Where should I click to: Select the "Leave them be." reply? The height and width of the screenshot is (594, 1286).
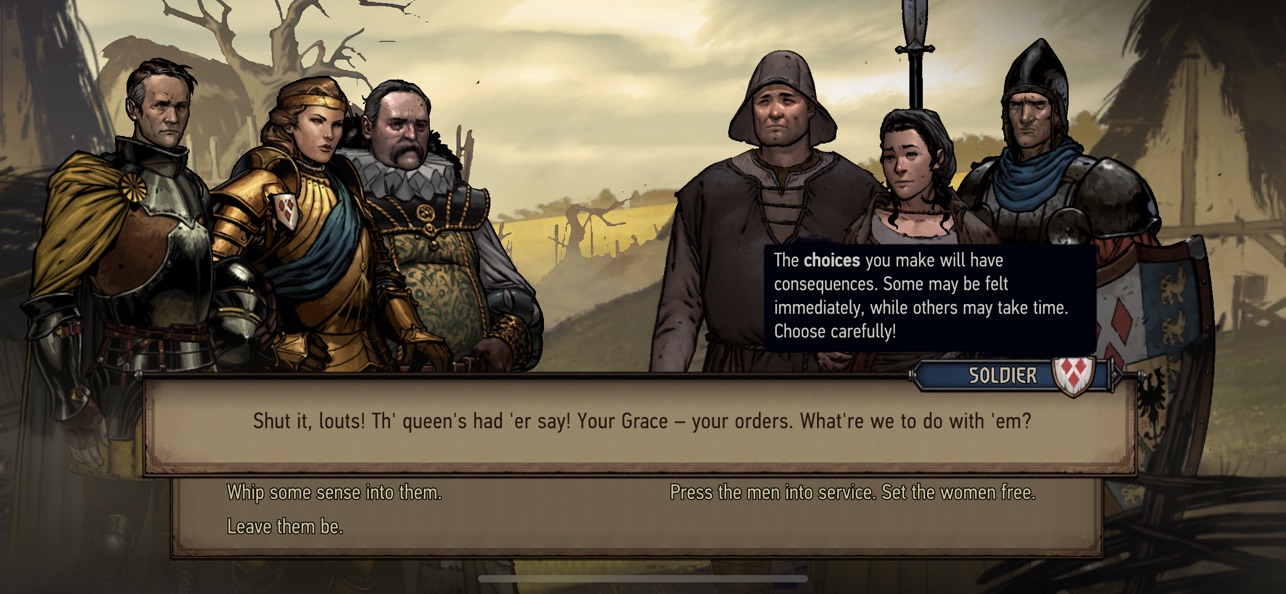click(x=285, y=526)
